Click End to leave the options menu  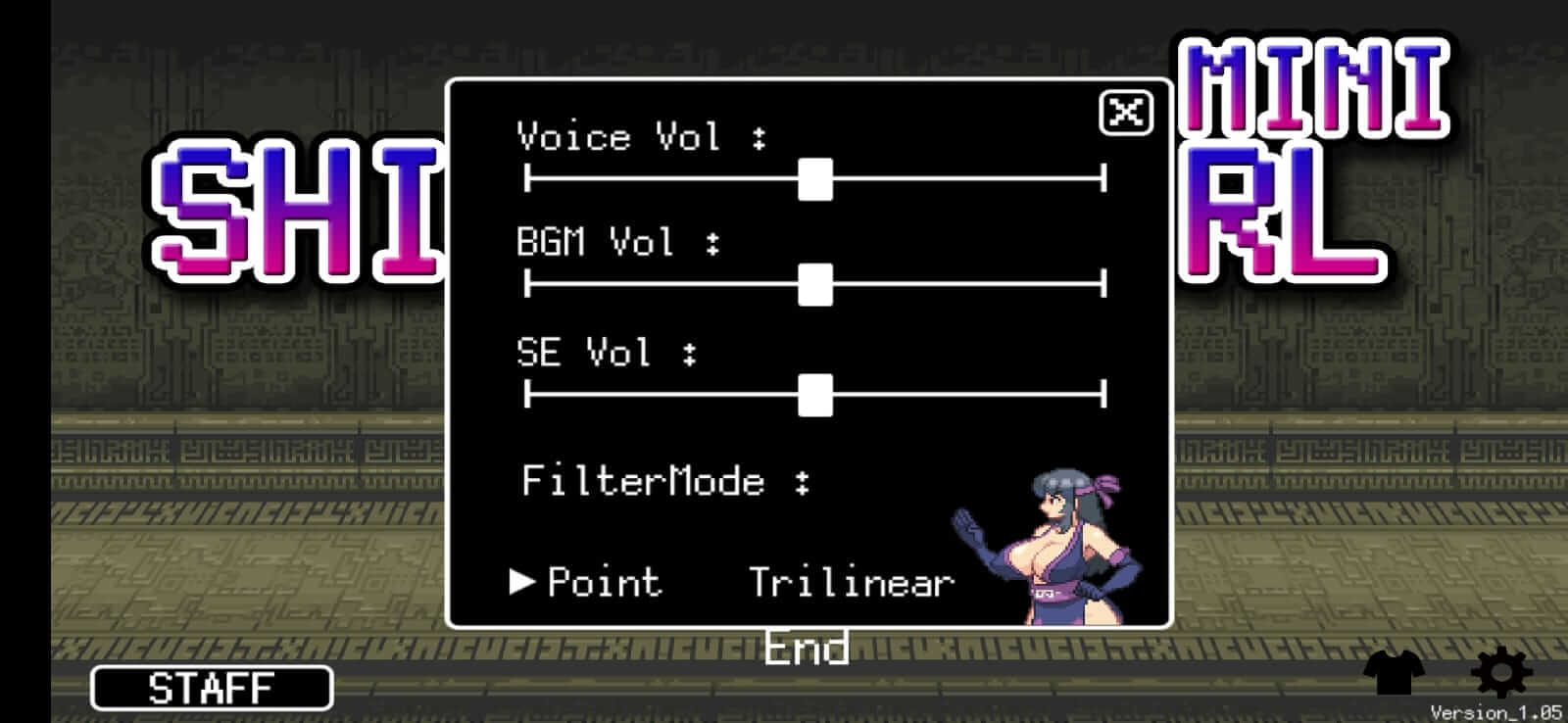click(x=806, y=646)
